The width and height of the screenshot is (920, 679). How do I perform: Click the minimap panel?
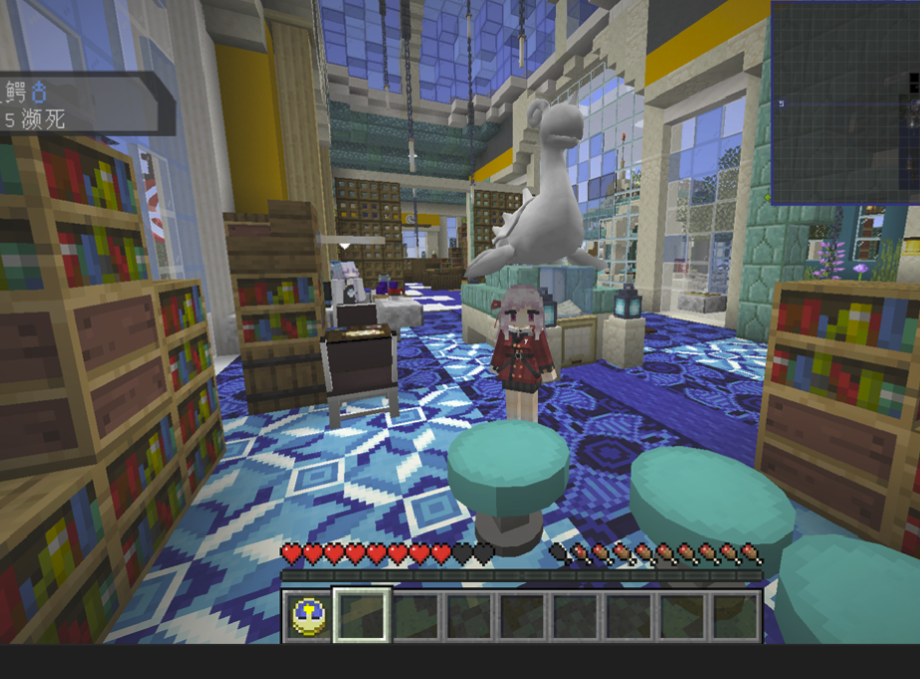tap(844, 102)
